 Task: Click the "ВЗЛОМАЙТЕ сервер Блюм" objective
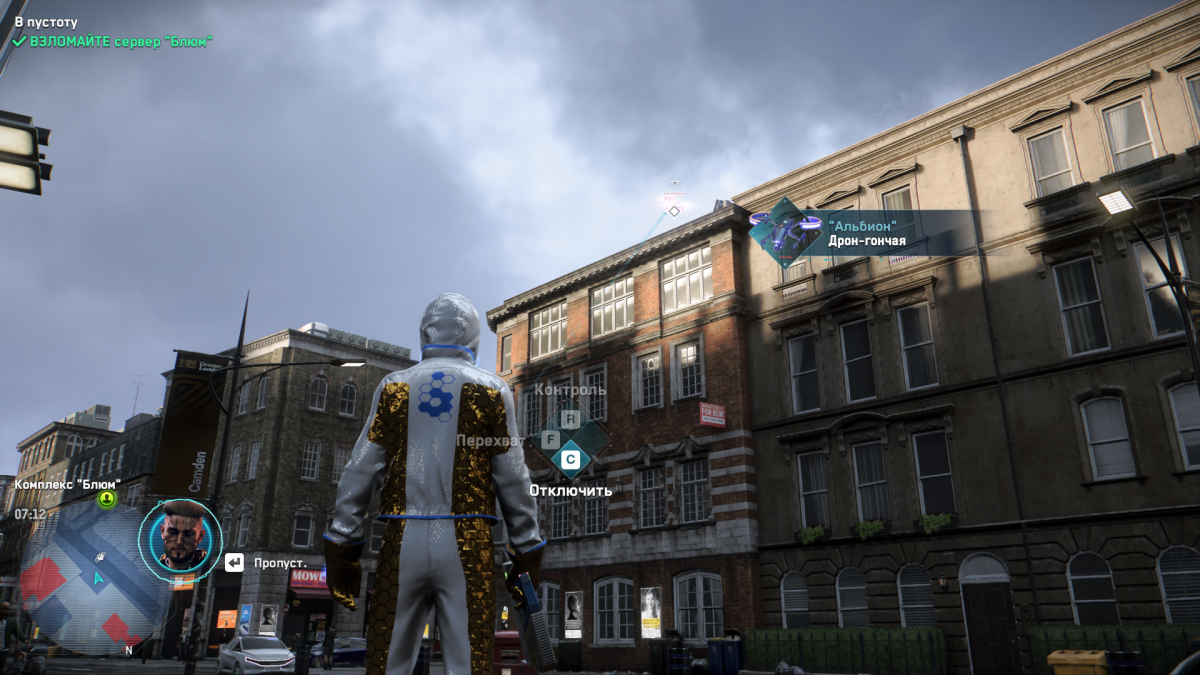click(x=121, y=41)
